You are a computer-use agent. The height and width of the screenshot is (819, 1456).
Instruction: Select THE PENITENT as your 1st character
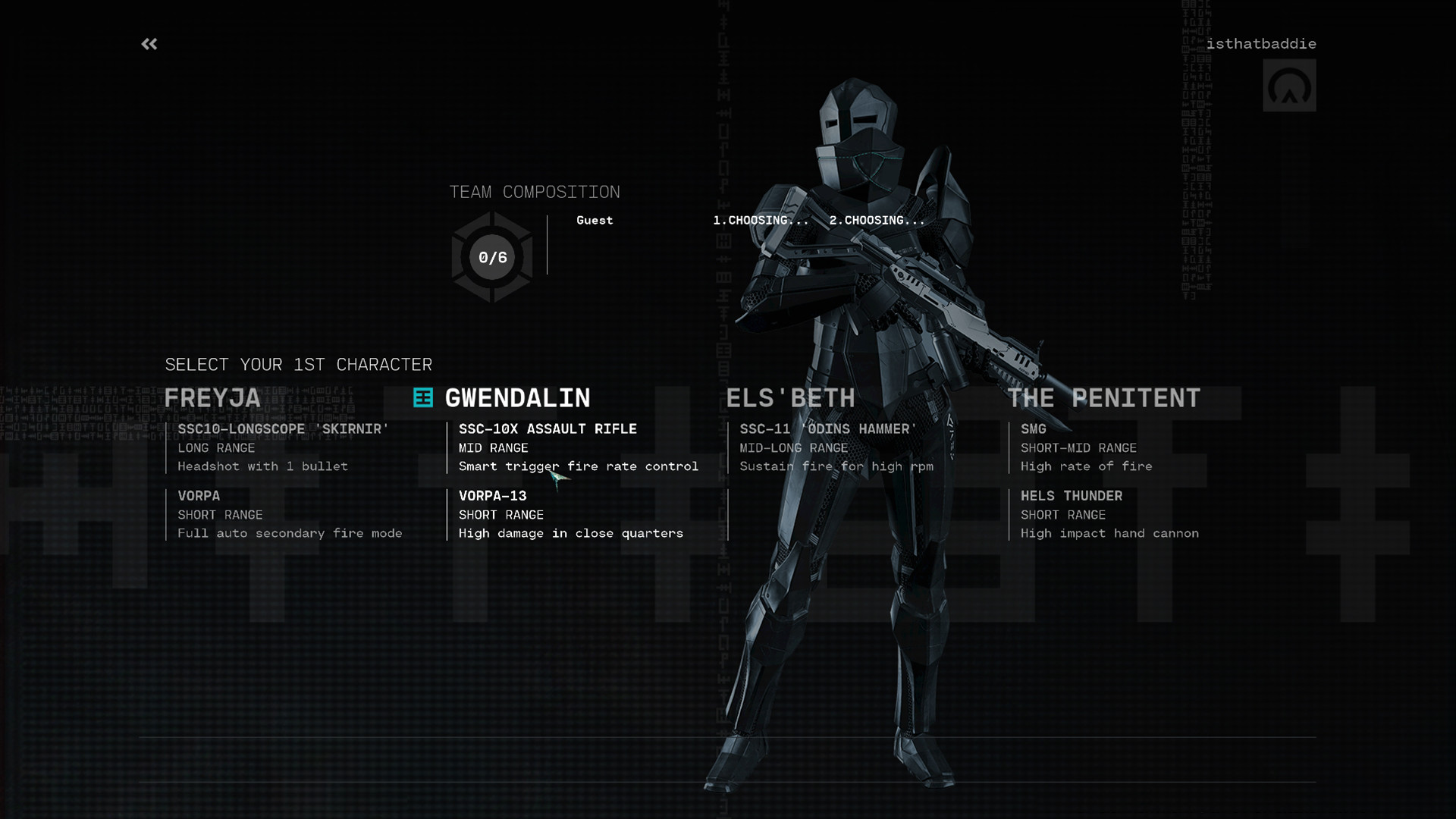1103,397
